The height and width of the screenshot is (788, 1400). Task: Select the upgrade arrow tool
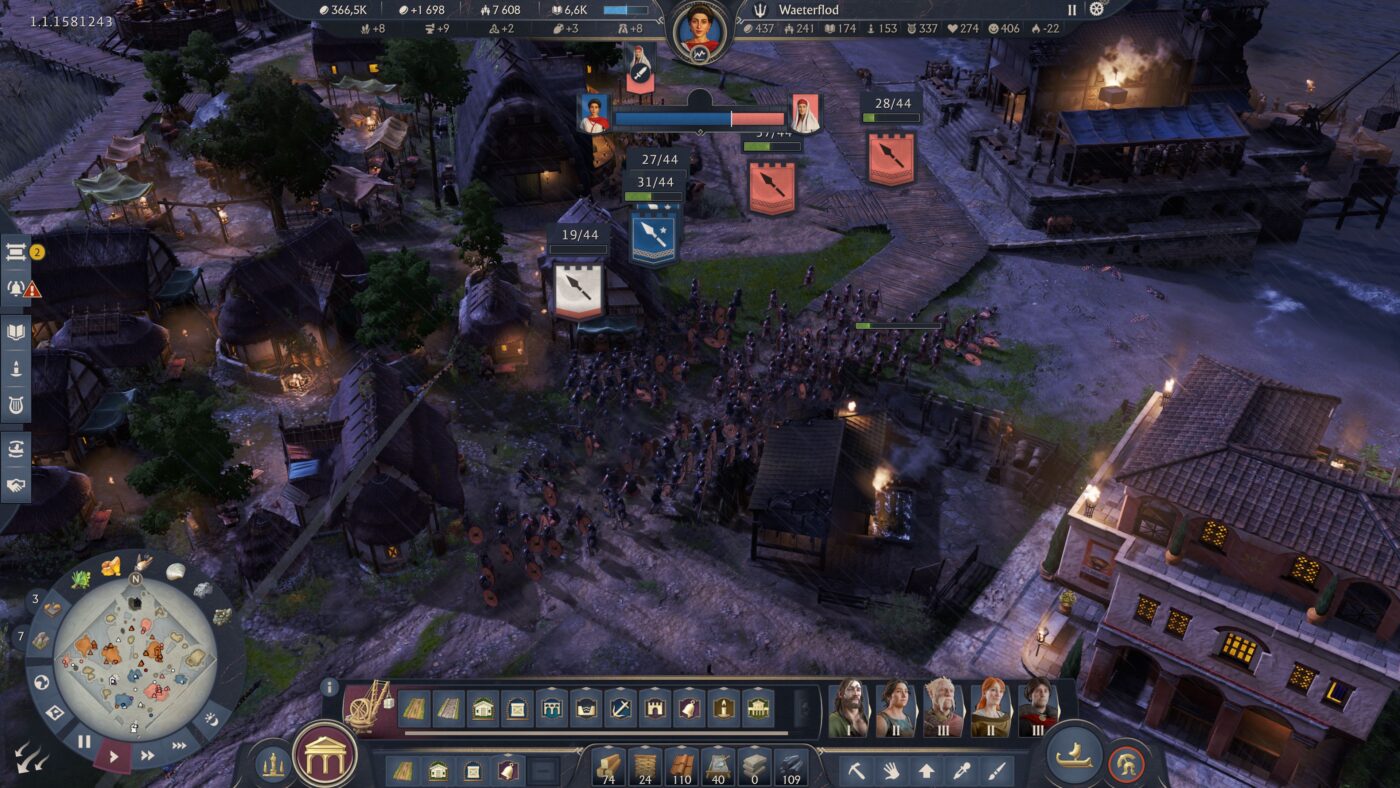click(x=925, y=770)
